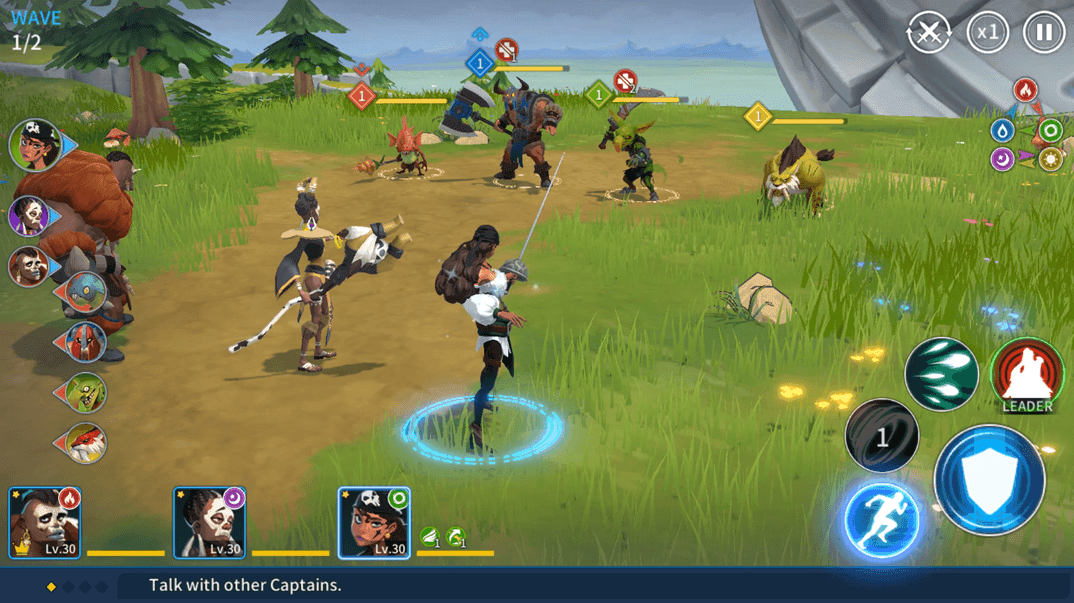The width and height of the screenshot is (1074, 603).
Task: Switch to the fire-element captain portrait
Action: pos(45,523)
